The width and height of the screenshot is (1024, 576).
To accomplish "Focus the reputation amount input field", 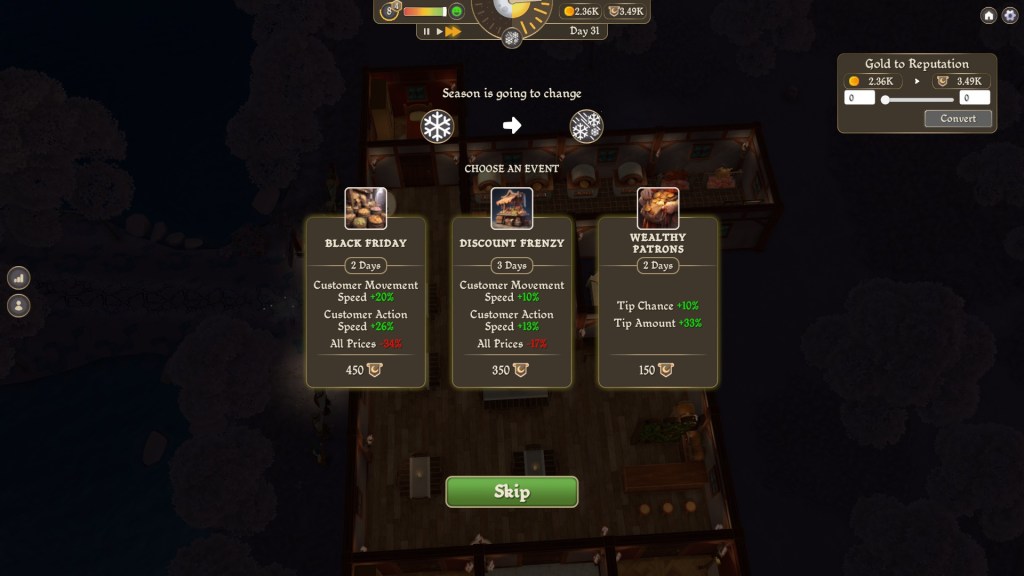I will click(x=974, y=98).
